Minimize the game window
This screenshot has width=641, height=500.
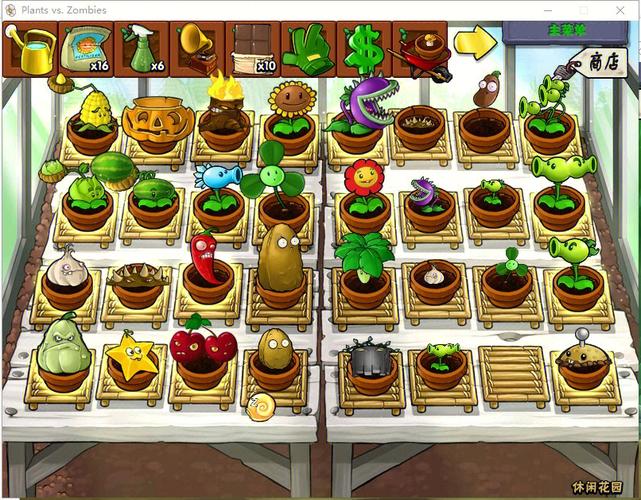548,9
